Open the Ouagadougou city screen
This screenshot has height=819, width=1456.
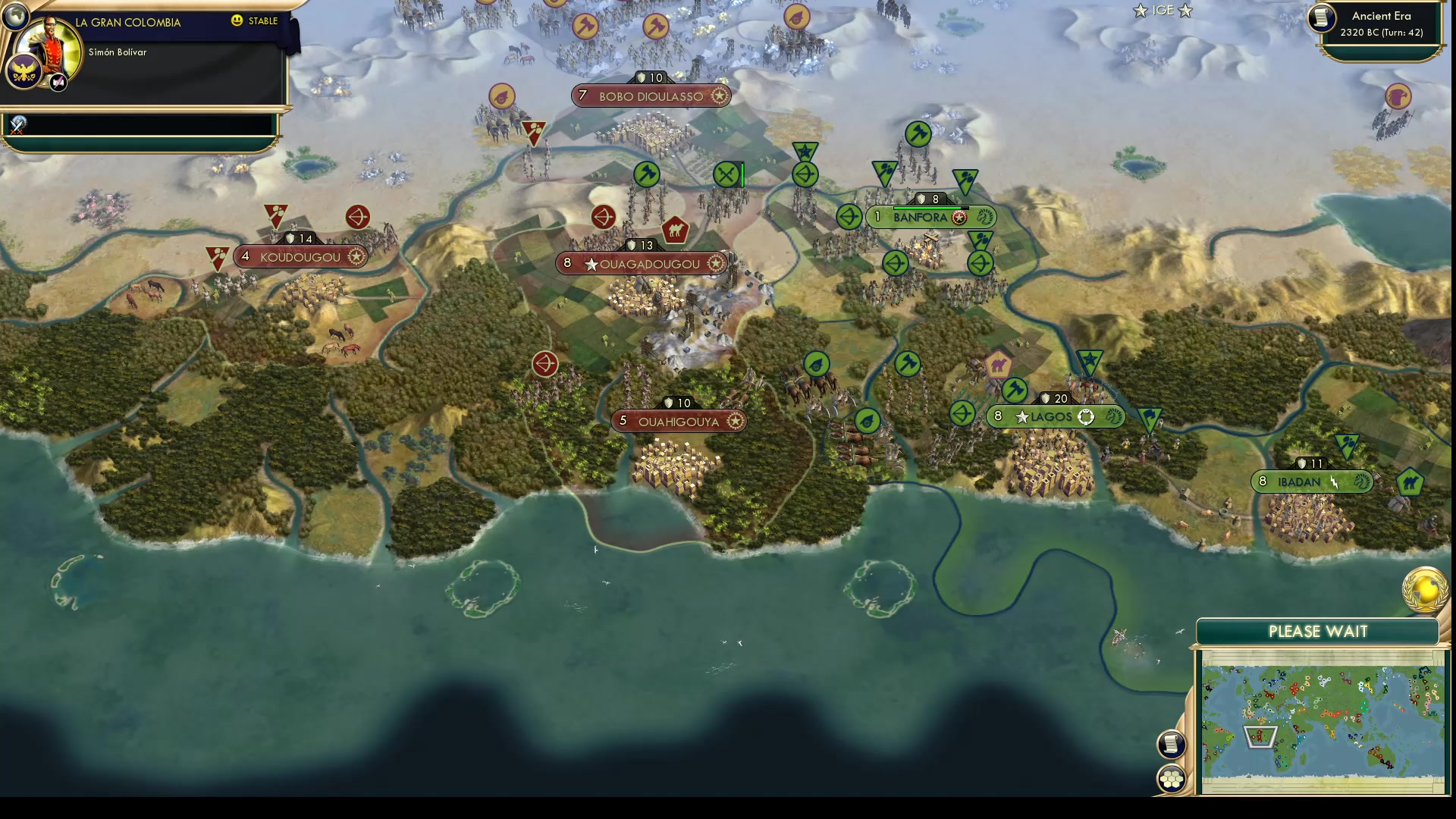tap(642, 263)
